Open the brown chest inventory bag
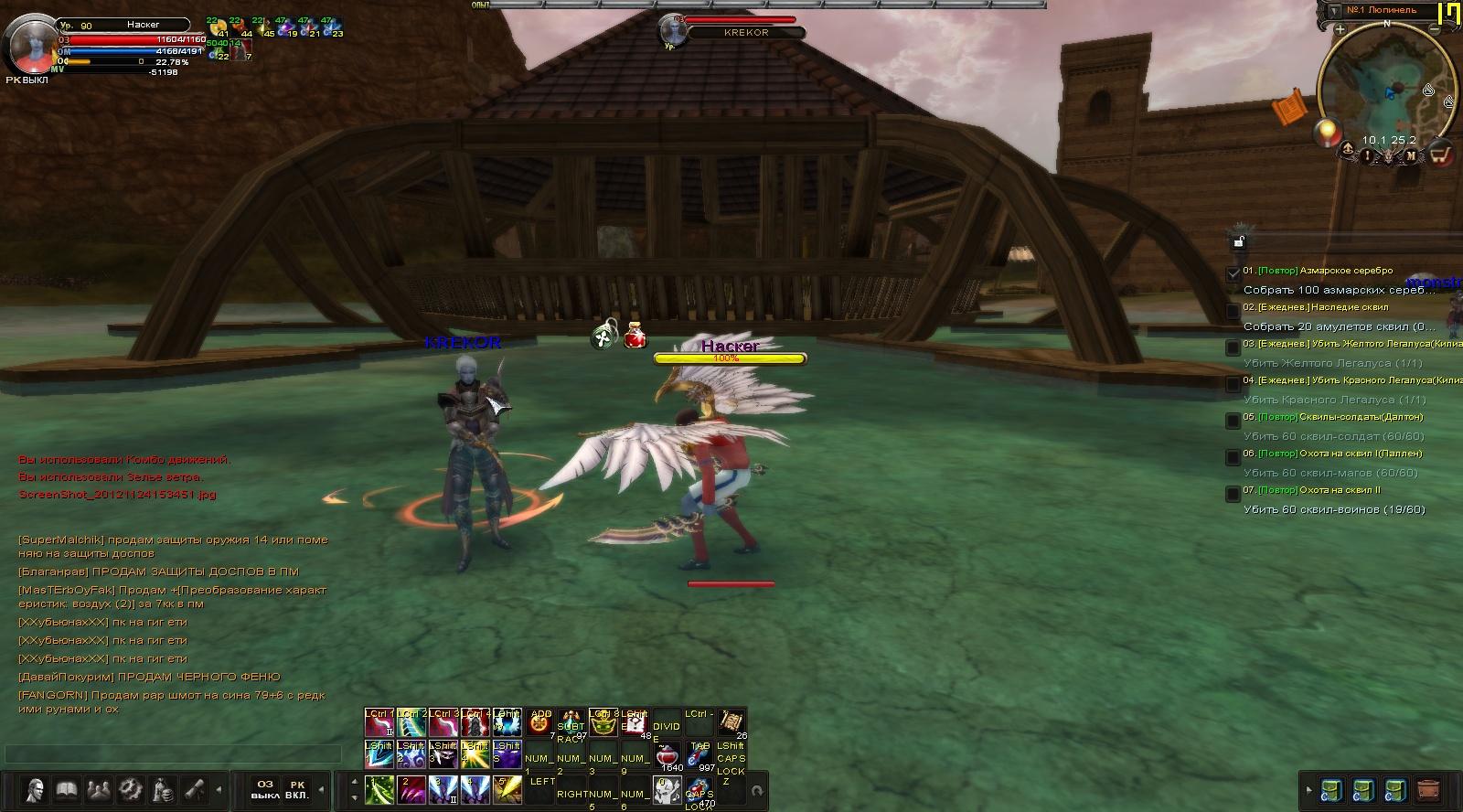Image resolution: width=1463 pixels, height=812 pixels. coord(1427,789)
